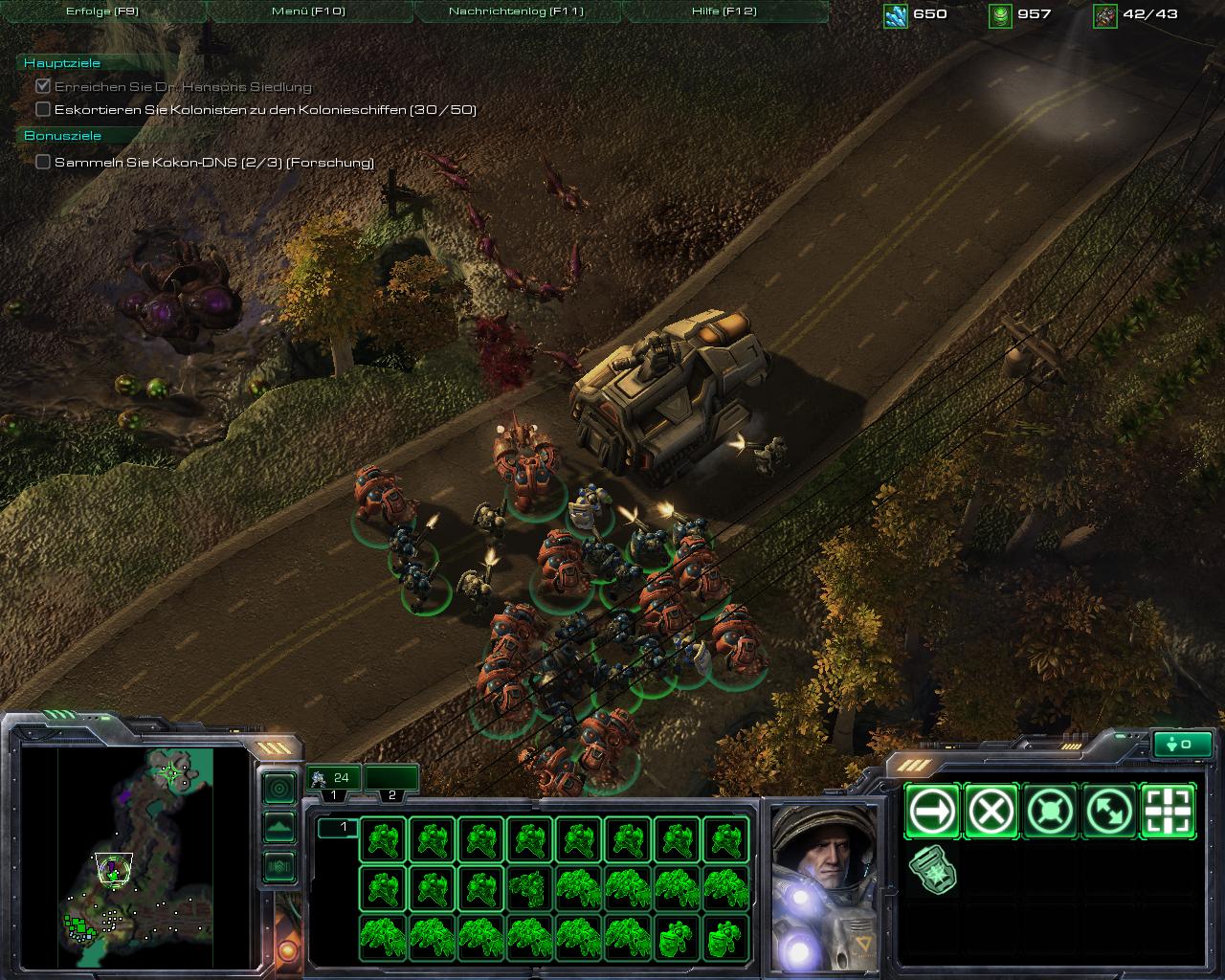The height and width of the screenshot is (980, 1225).
Task: Open the Erfolge achievements menu
Action: pos(102,11)
